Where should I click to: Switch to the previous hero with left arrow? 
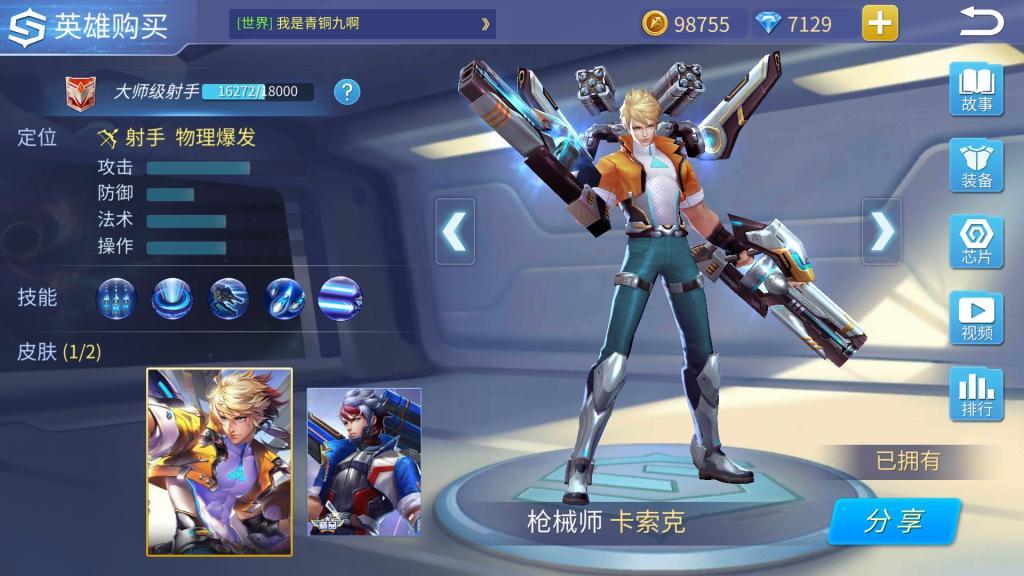pos(455,231)
